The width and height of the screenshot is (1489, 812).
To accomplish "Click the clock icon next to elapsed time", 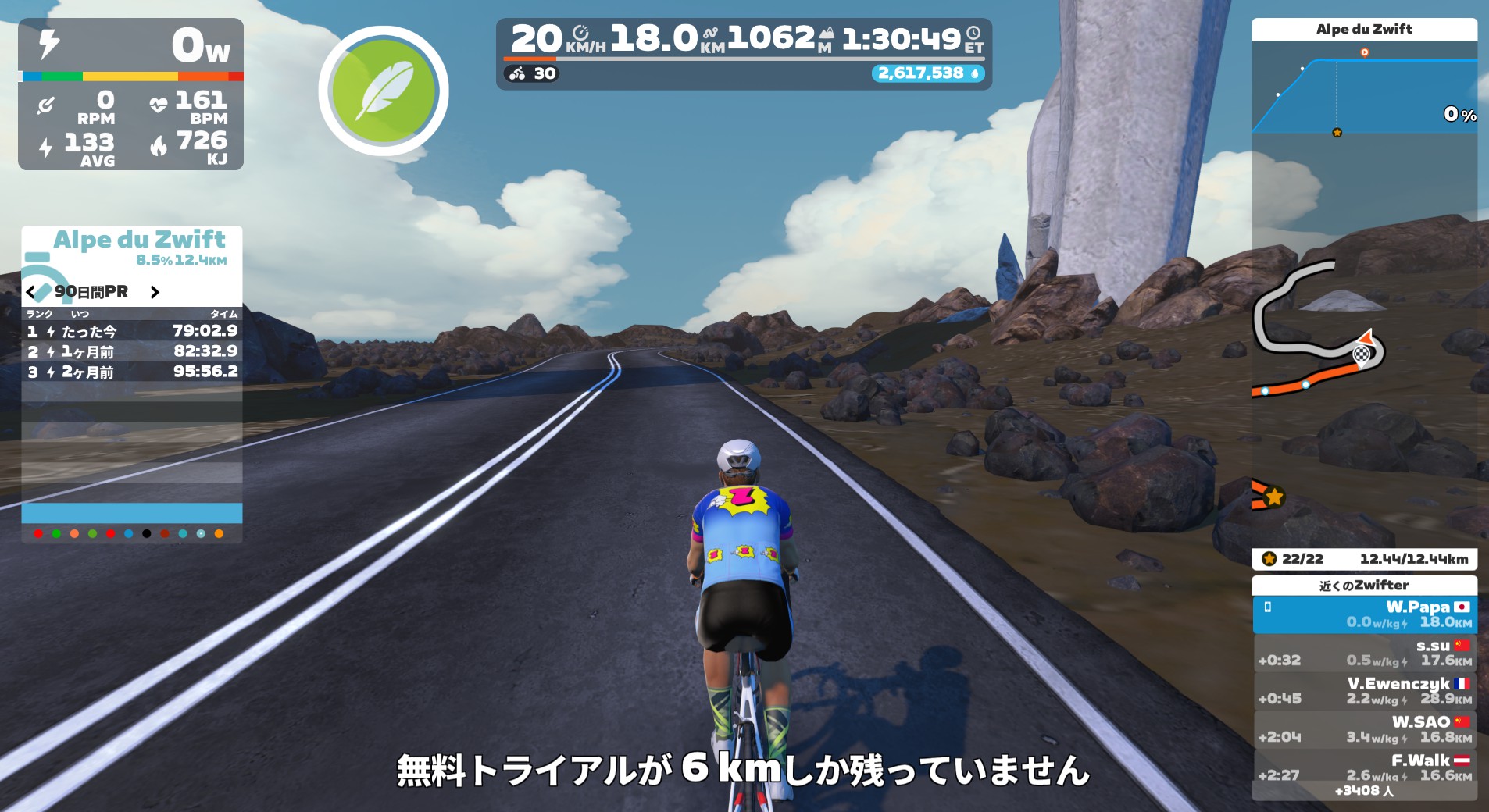I will click(973, 34).
